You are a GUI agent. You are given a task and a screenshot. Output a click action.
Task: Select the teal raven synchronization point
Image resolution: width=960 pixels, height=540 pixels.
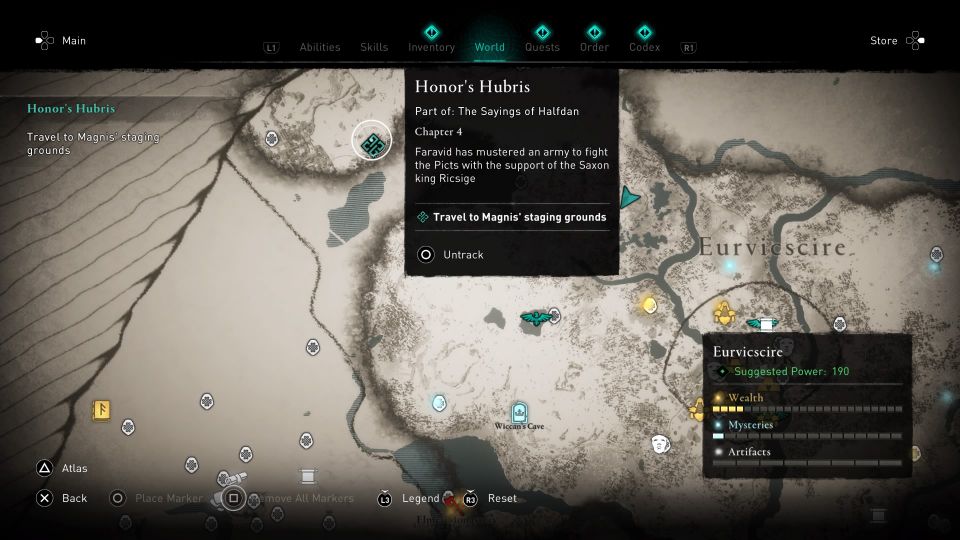536,318
